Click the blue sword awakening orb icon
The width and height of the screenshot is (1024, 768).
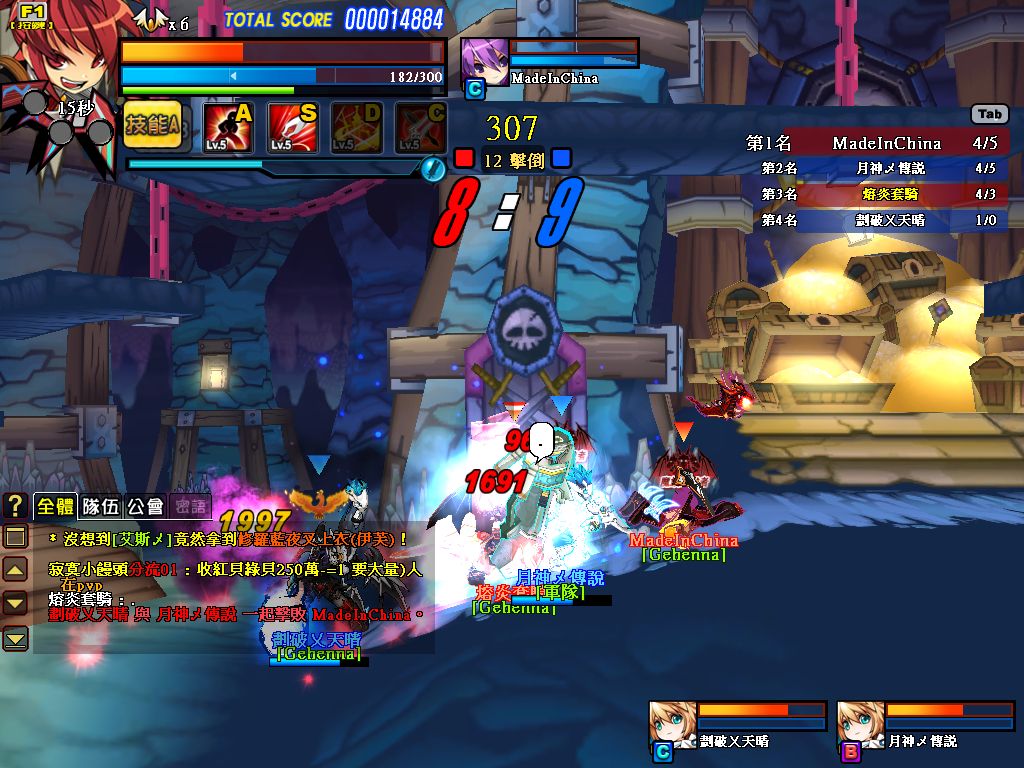(432, 169)
